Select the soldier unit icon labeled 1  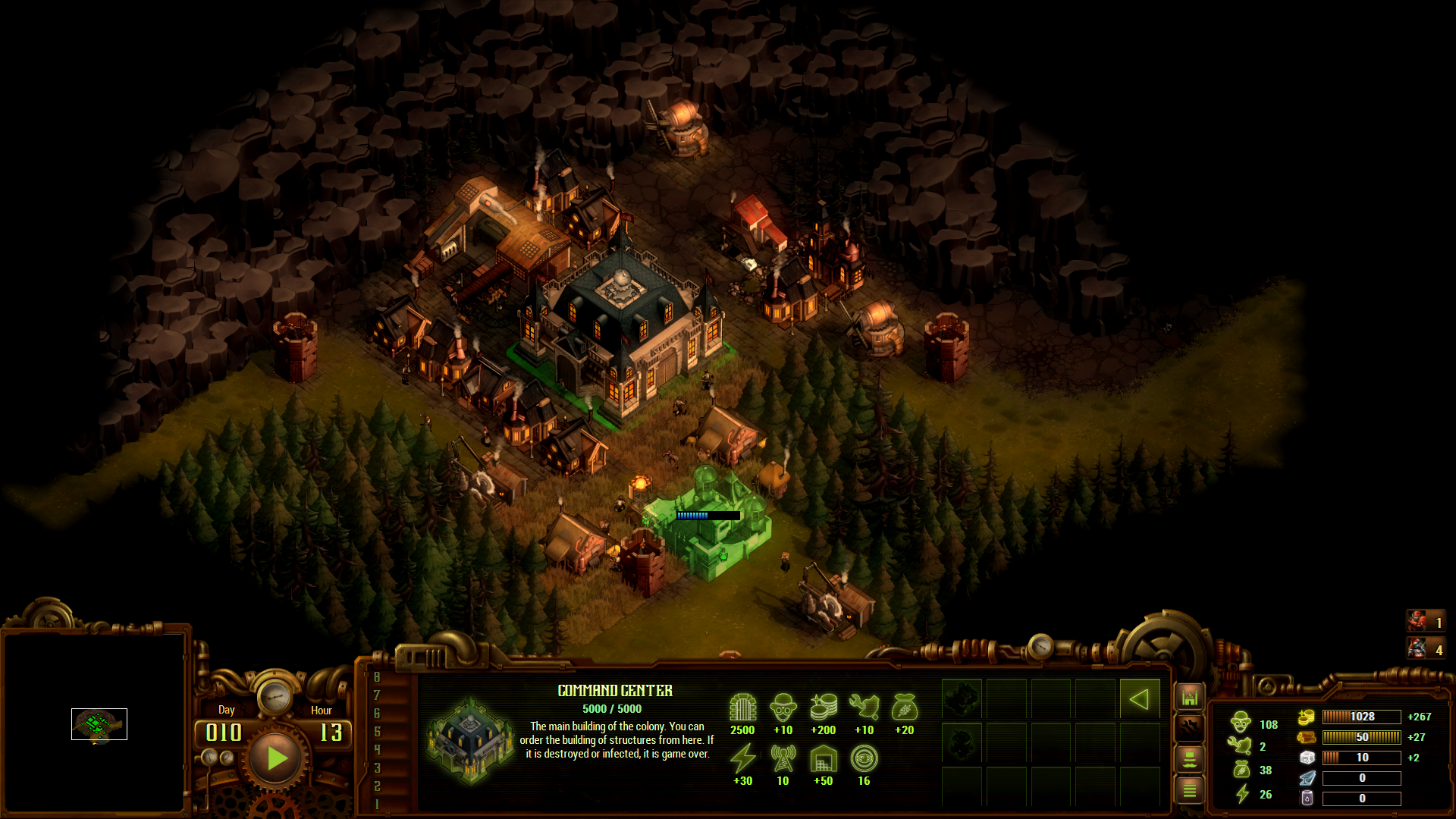click(x=1426, y=622)
